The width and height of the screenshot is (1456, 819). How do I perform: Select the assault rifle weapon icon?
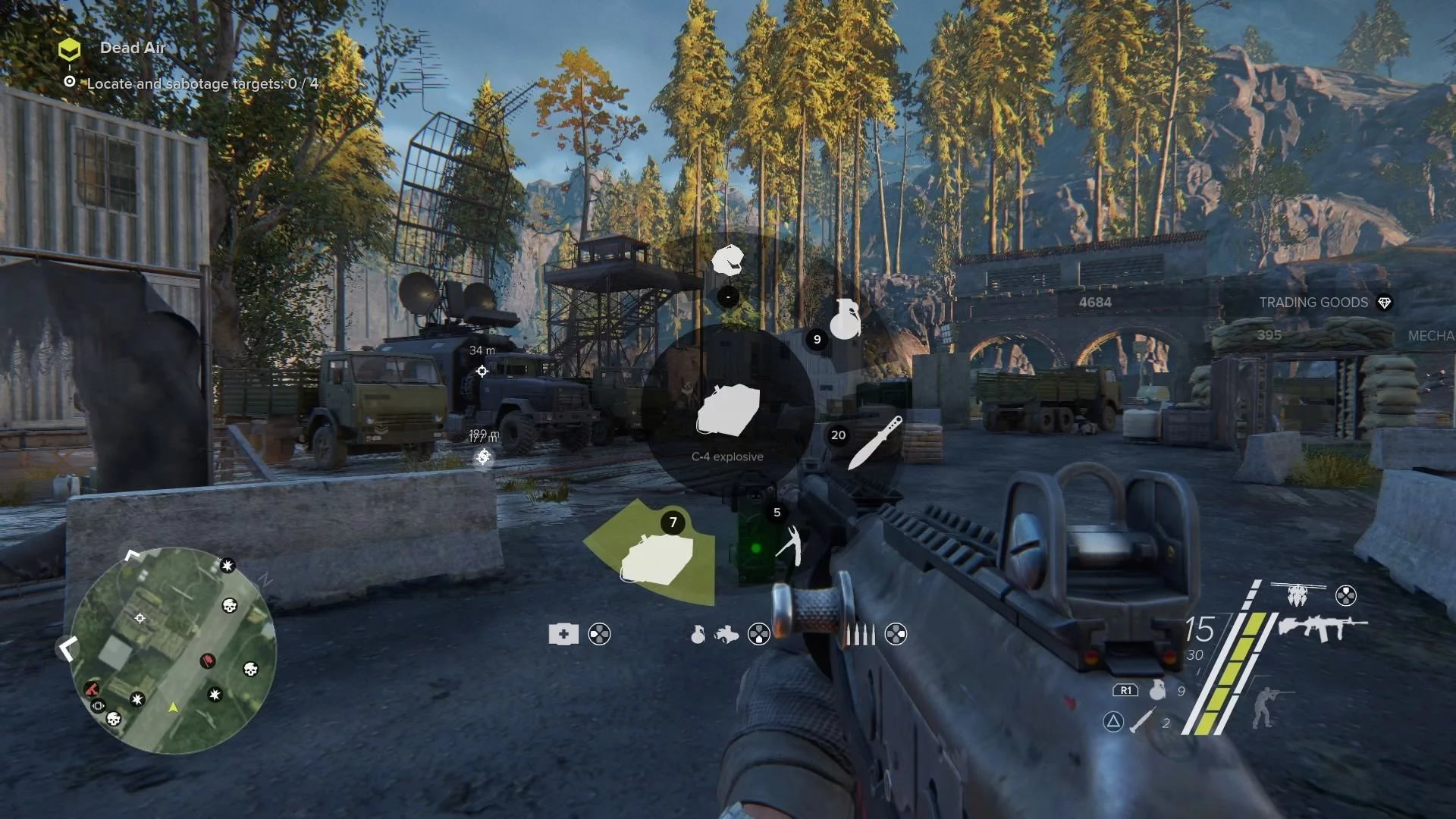[1322, 628]
